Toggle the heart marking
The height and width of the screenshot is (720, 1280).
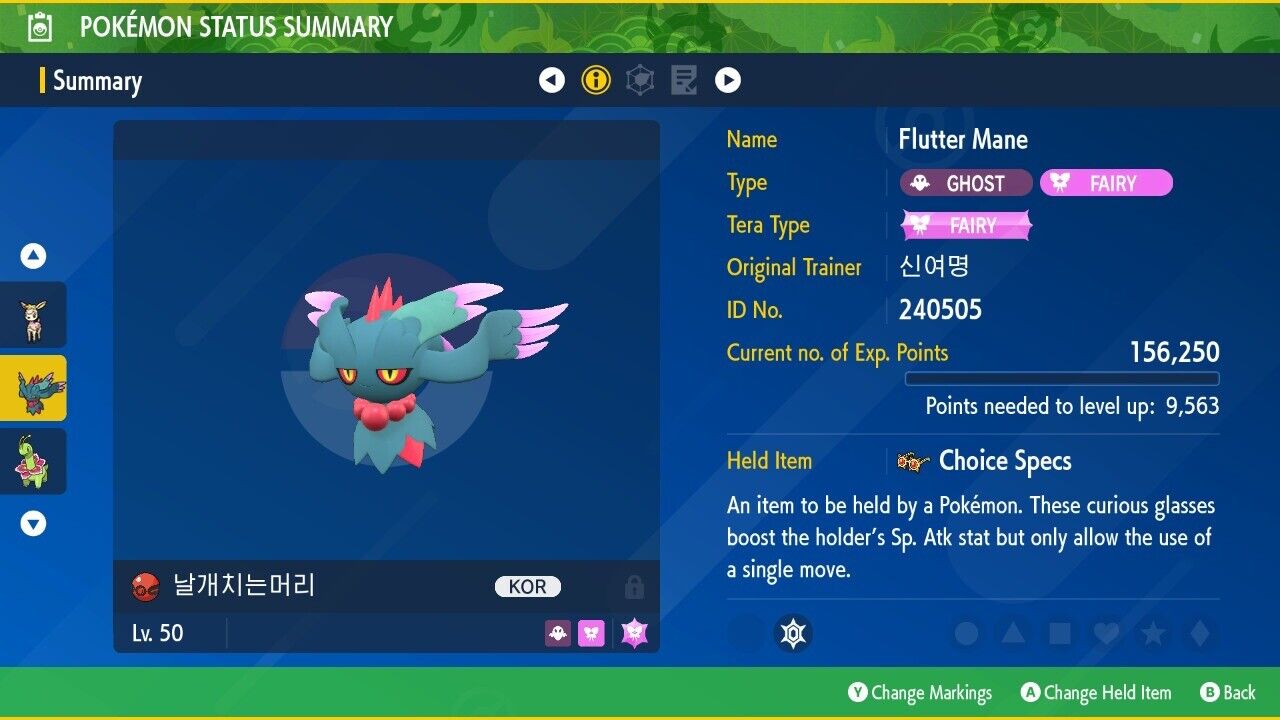point(1105,633)
